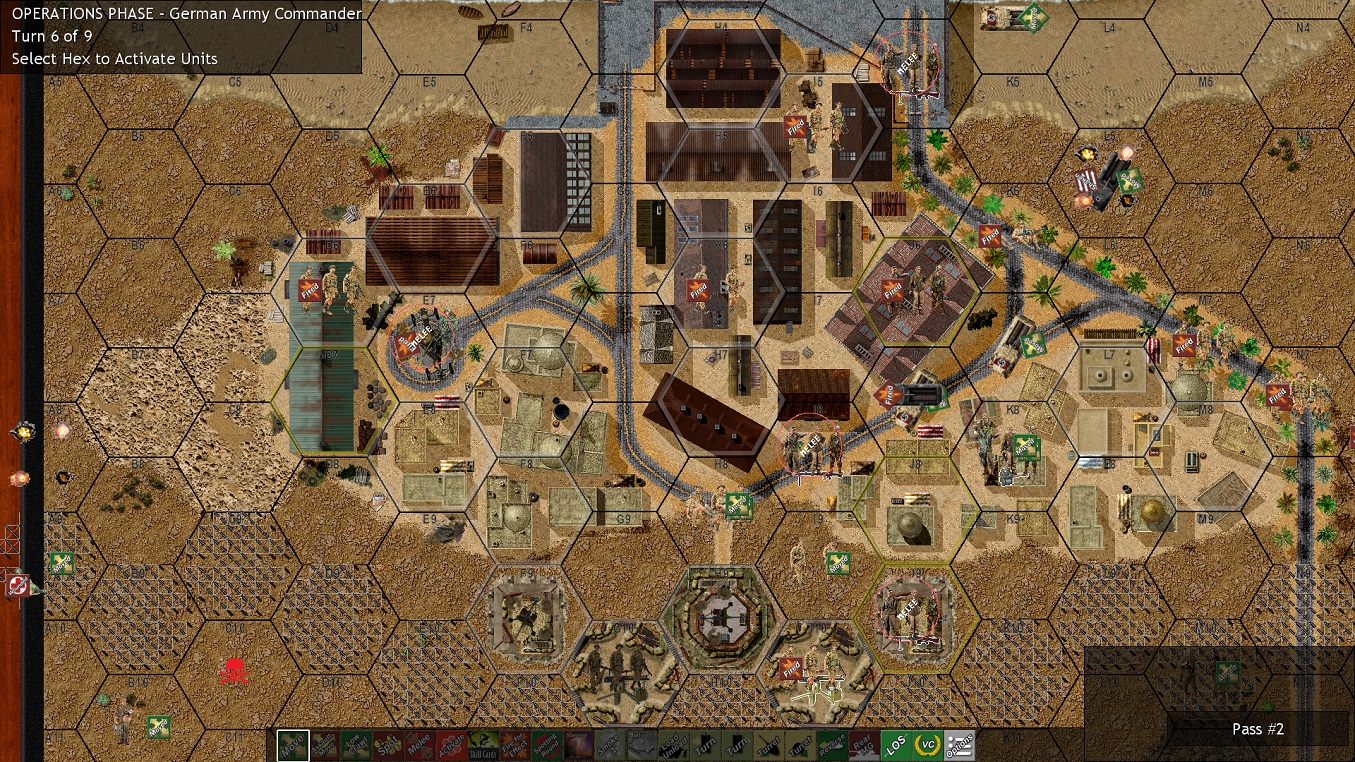The height and width of the screenshot is (762, 1355).
Task: Click the left Turret rotation icon
Action: pyautogui.click(x=767, y=745)
